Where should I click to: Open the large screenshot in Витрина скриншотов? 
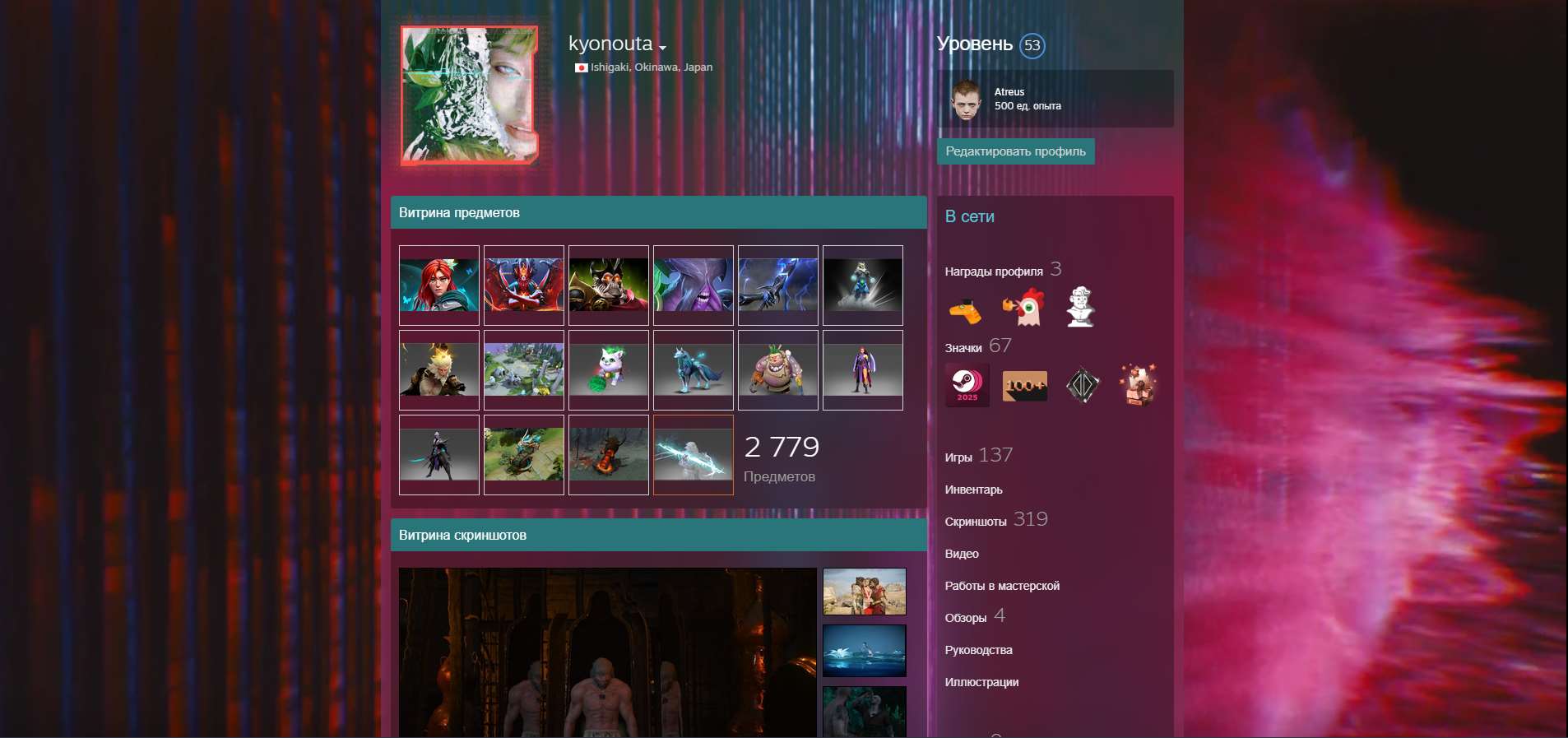tap(605, 650)
